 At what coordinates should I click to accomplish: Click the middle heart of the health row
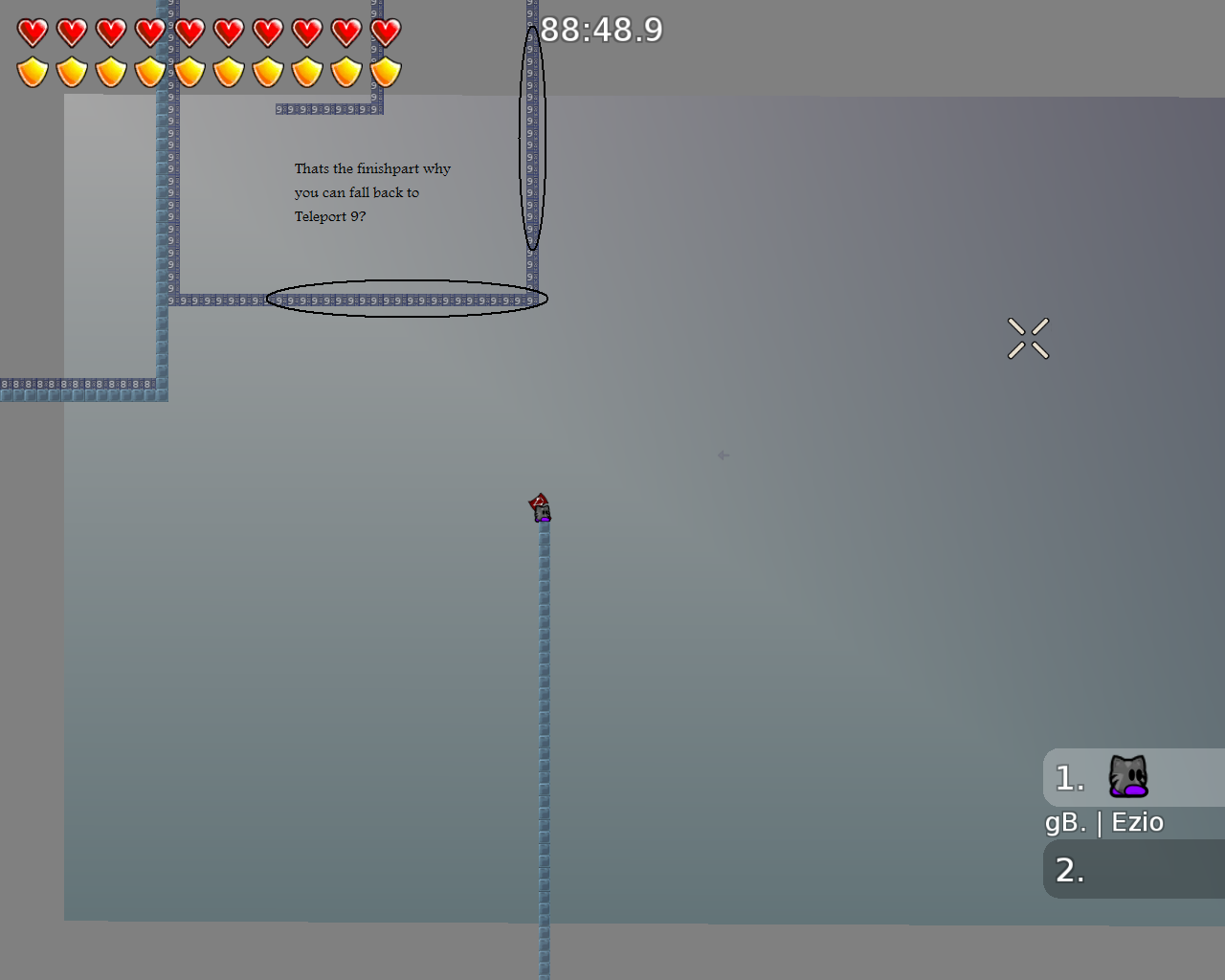[189, 32]
